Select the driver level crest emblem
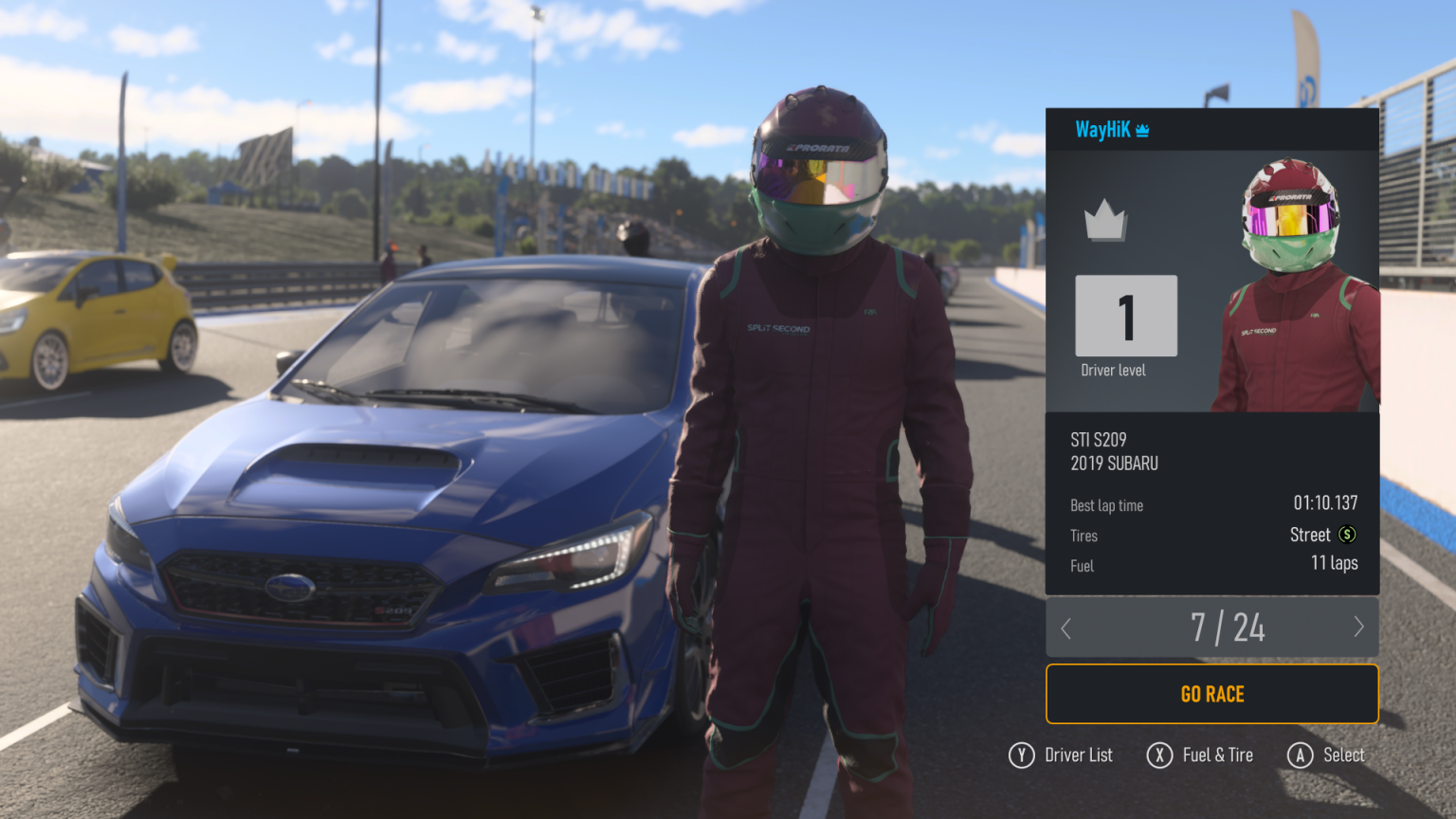This screenshot has width=1456, height=819. pos(1107,220)
